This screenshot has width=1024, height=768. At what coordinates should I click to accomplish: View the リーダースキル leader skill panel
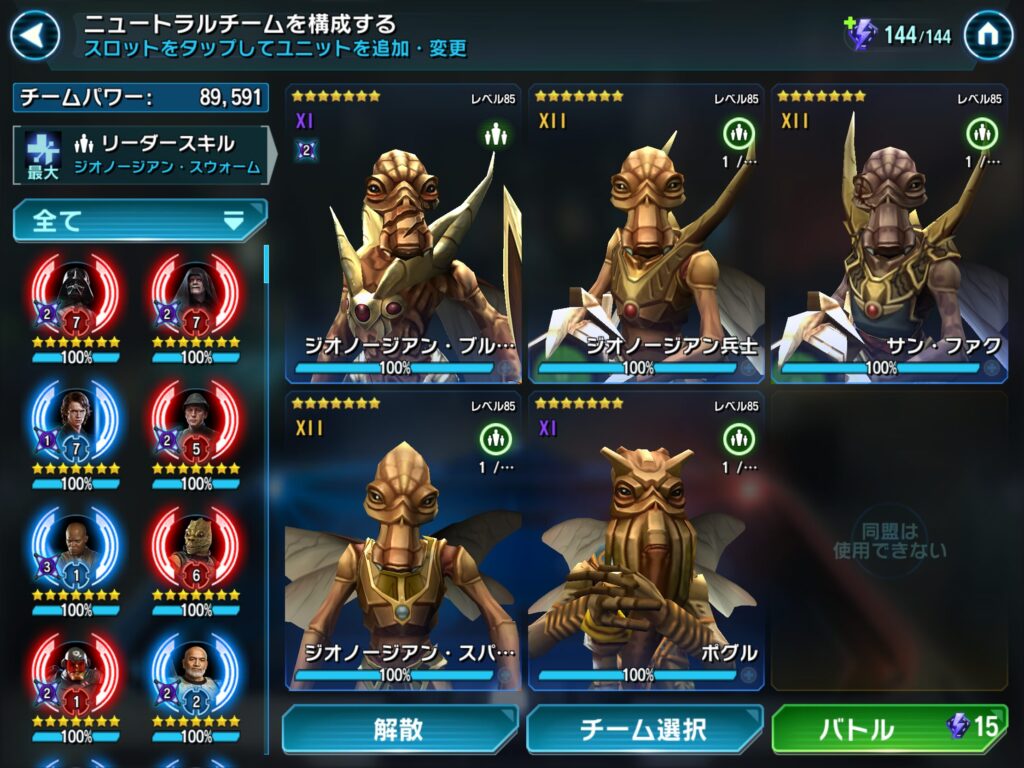[140, 154]
